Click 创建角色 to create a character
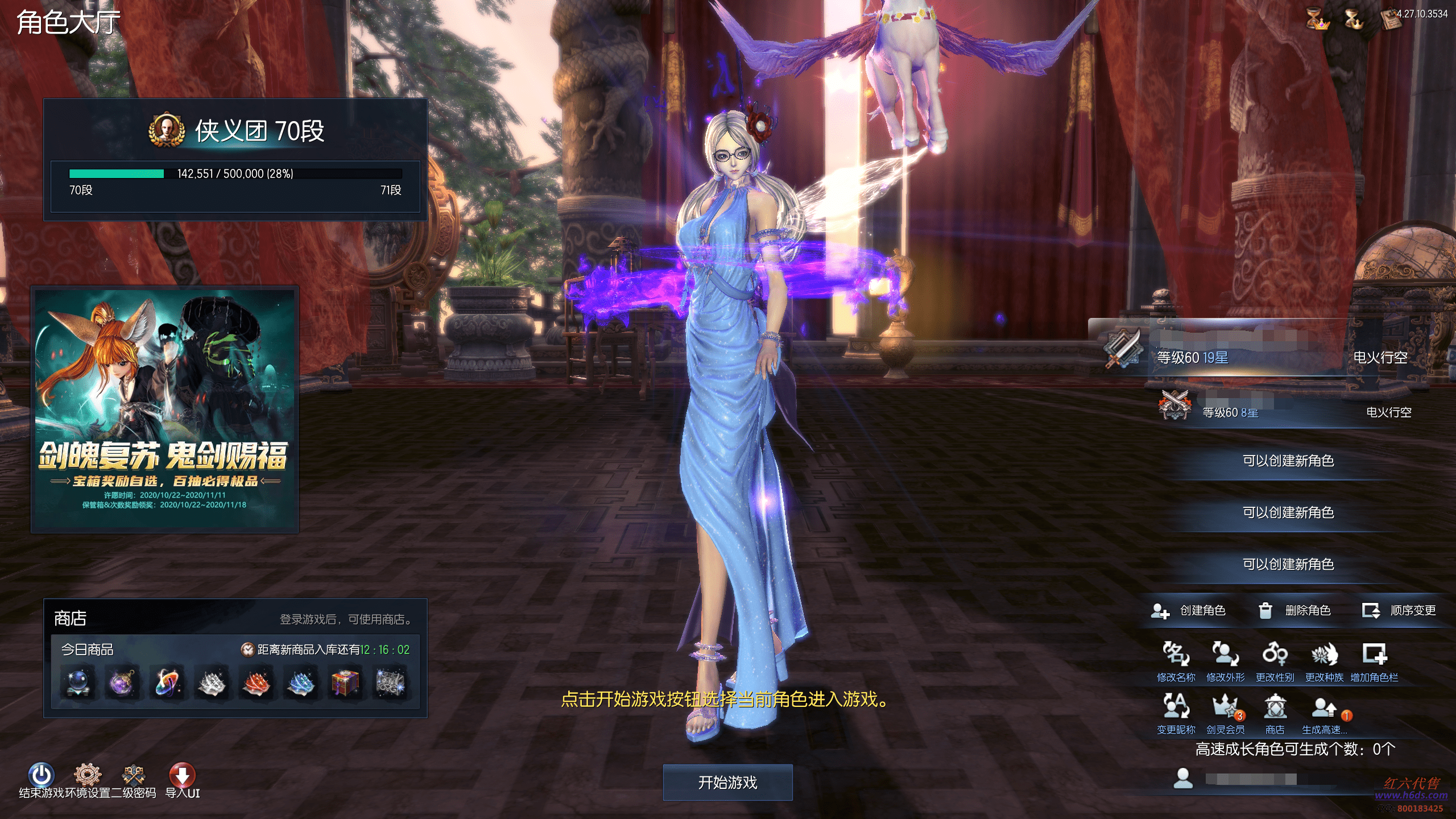The height and width of the screenshot is (819, 1456). (1188, 611)
